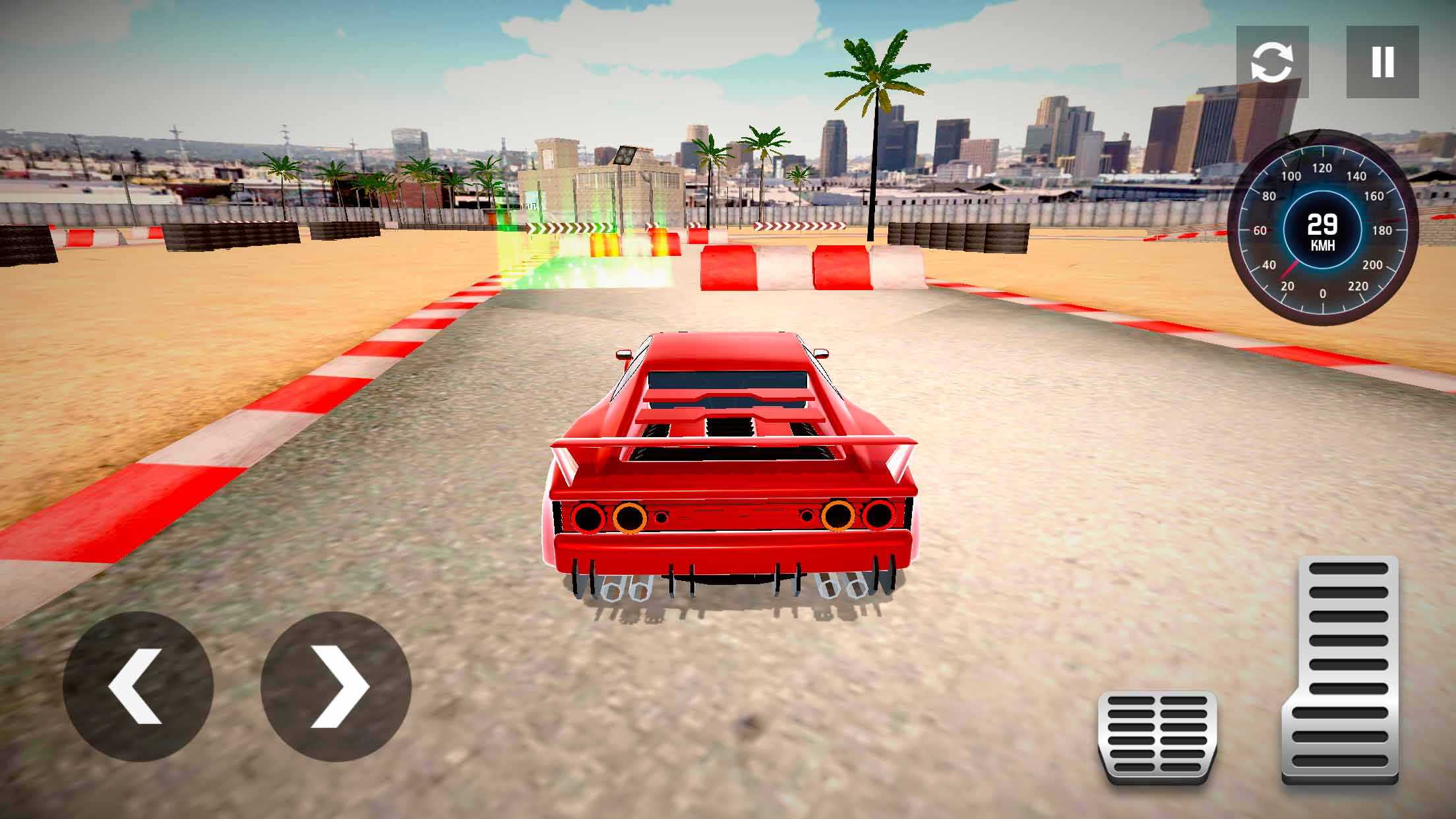
Task: Steer right with the right arrow button
Action: point(336,686)
